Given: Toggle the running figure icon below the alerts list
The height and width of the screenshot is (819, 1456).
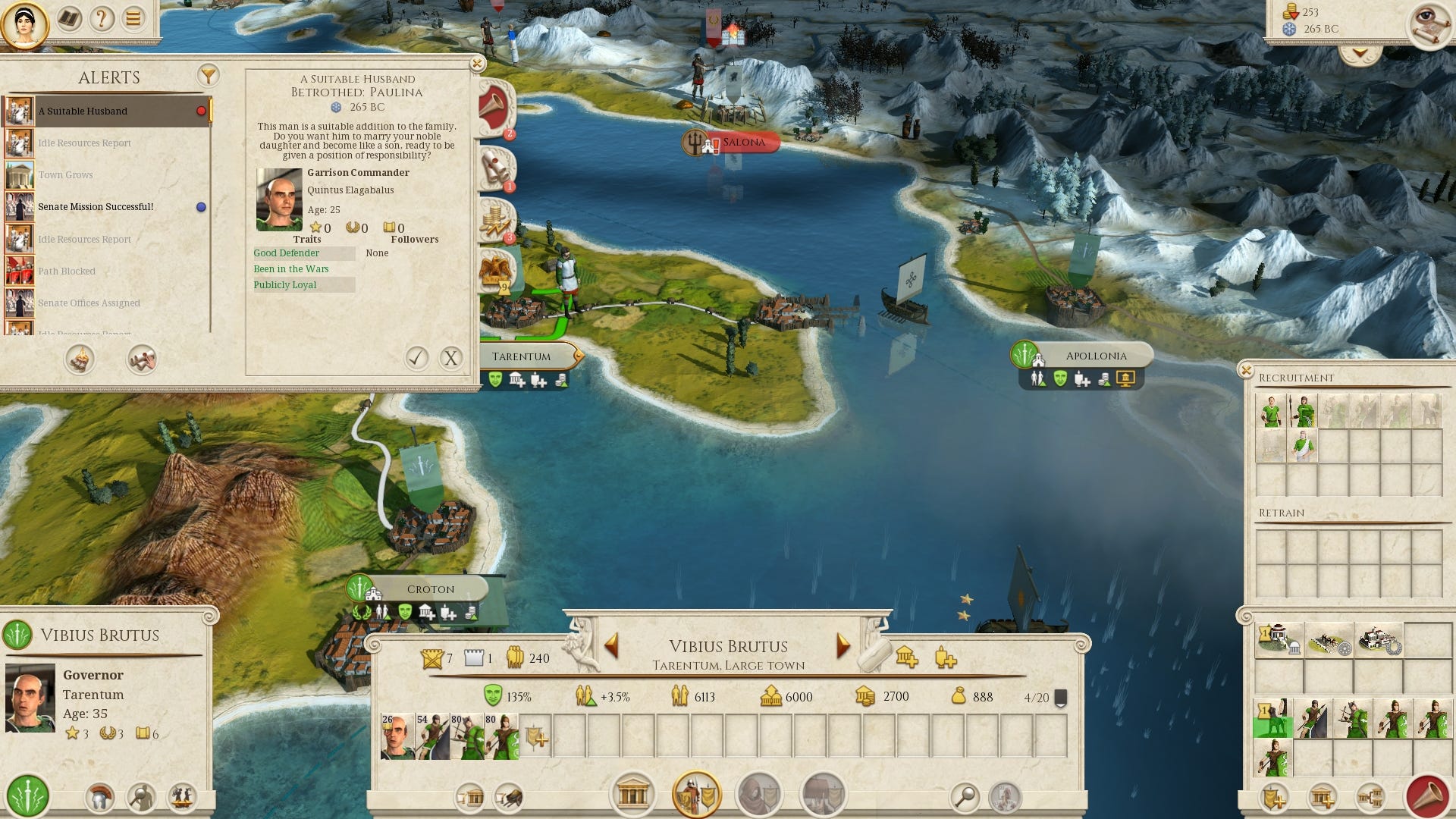Looking at the screenshot, I should click(144, 360).
